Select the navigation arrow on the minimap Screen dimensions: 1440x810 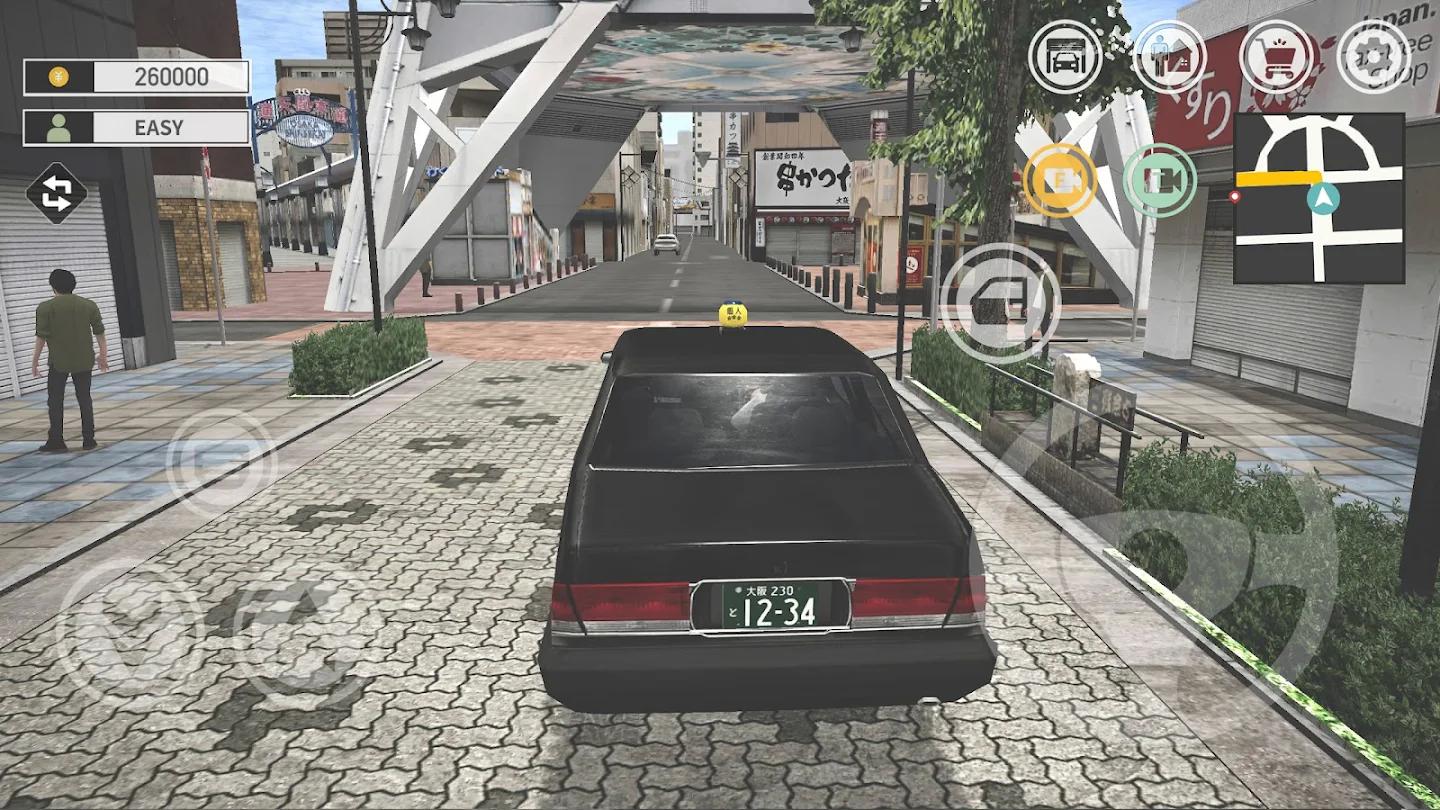coord(1324,200)
